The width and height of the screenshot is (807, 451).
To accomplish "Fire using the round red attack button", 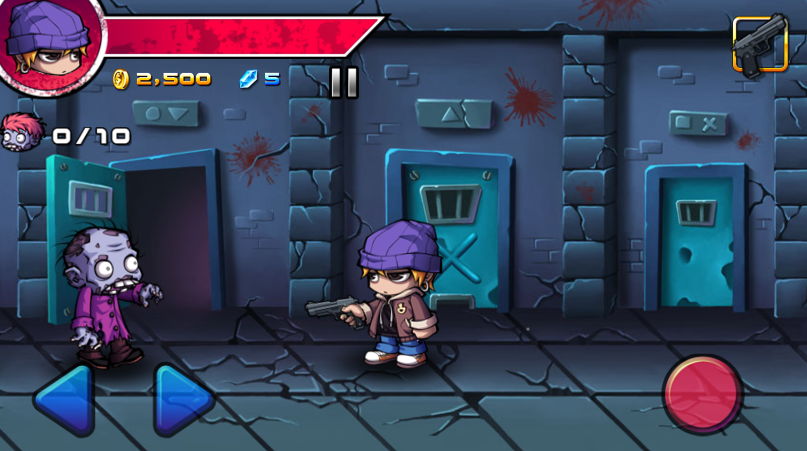I will [x=703, y=393].
